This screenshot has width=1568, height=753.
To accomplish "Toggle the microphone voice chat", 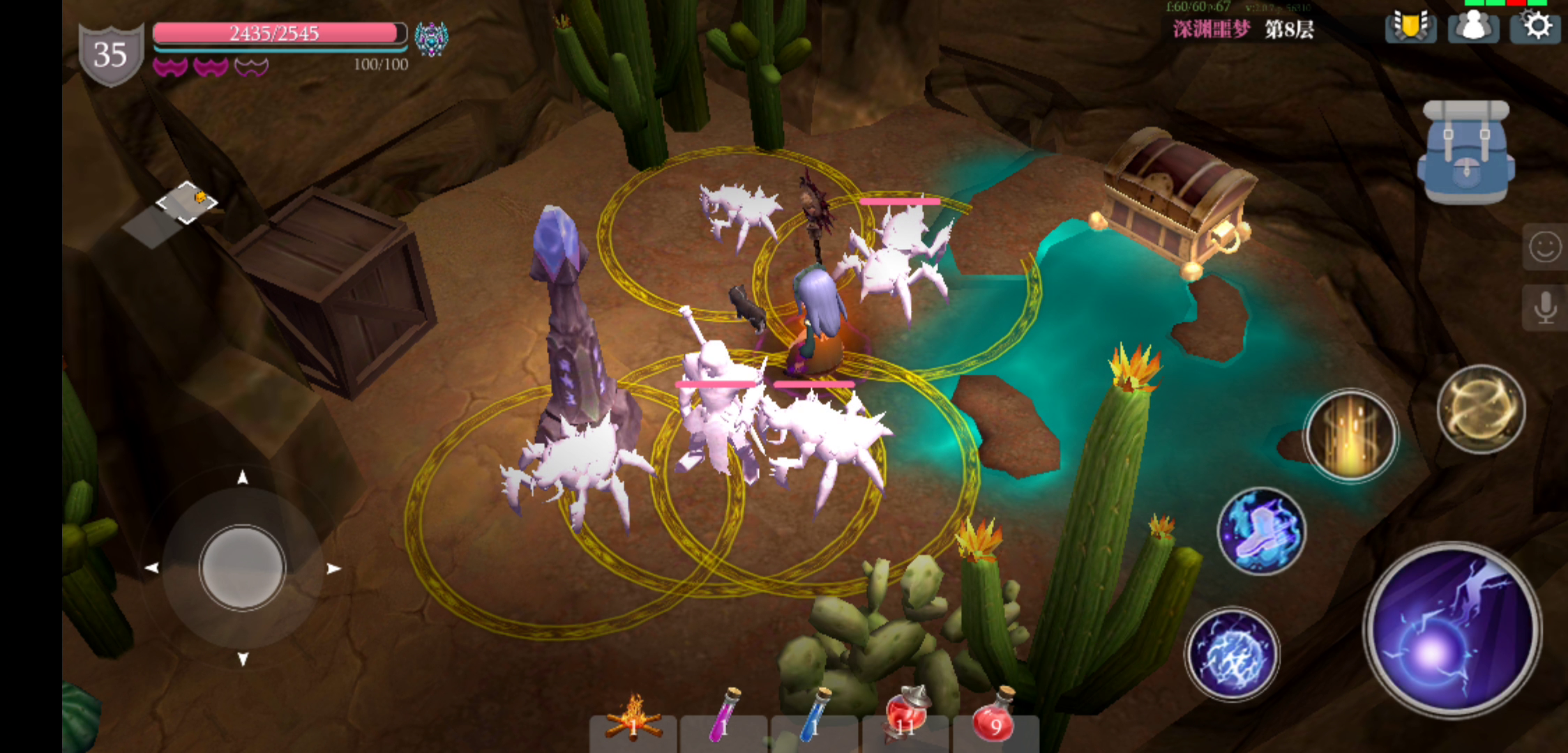I will click(x=1544, y=307).
